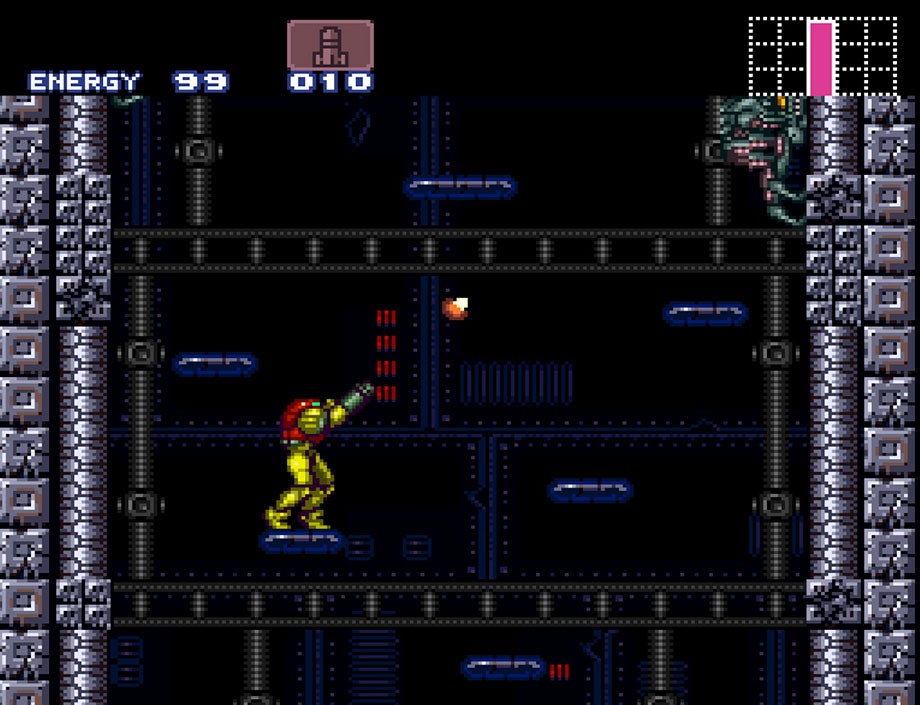Select the missile weapon icon
Viewport: 920px width, 705px height.
coord(330,45)
